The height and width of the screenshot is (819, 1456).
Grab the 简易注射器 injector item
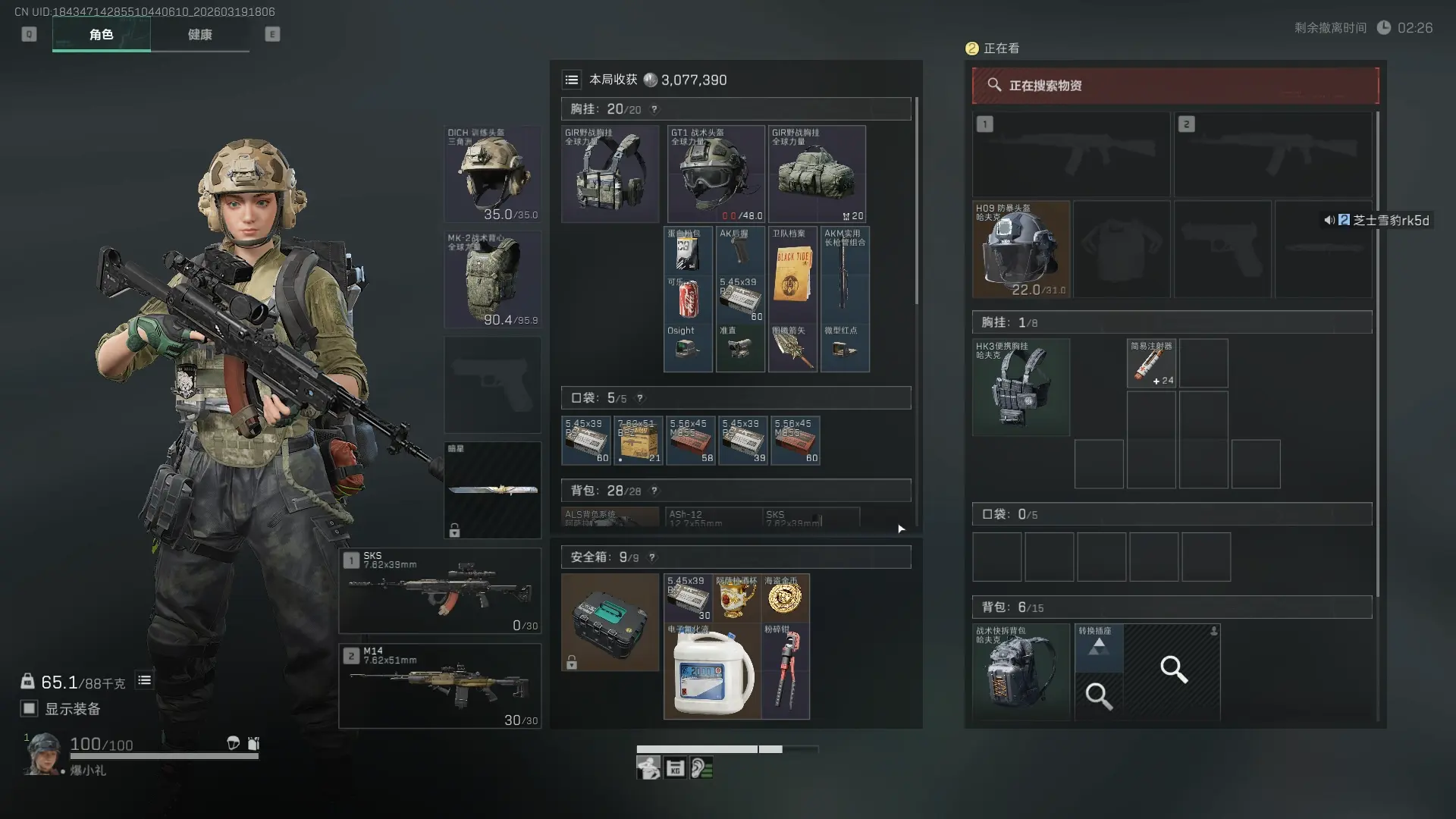click(x=1151, y=363)
